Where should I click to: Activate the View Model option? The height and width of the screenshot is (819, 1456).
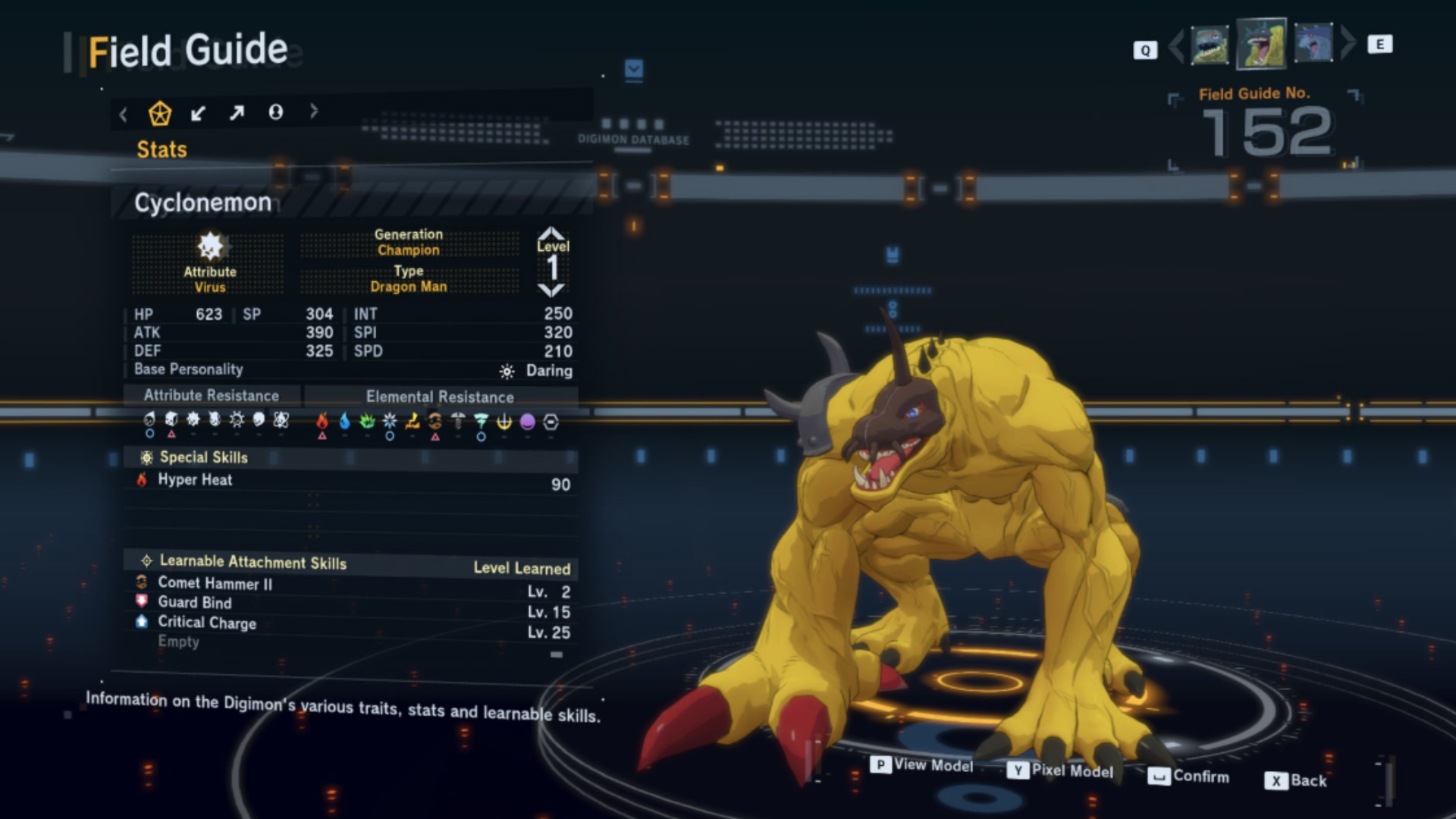(922, 765)
